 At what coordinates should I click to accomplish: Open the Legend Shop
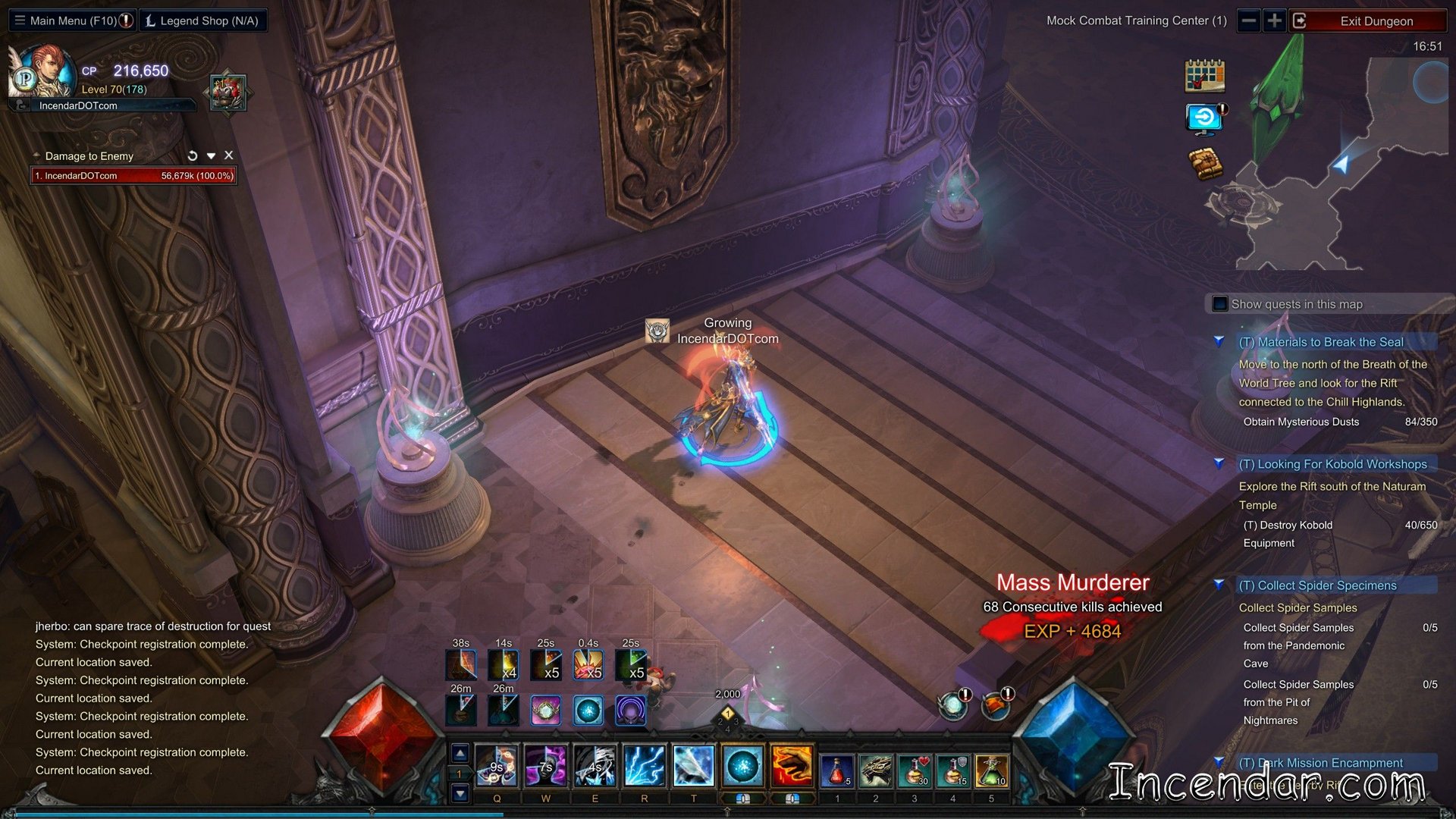pyautogui.click(x=202, y=20)
